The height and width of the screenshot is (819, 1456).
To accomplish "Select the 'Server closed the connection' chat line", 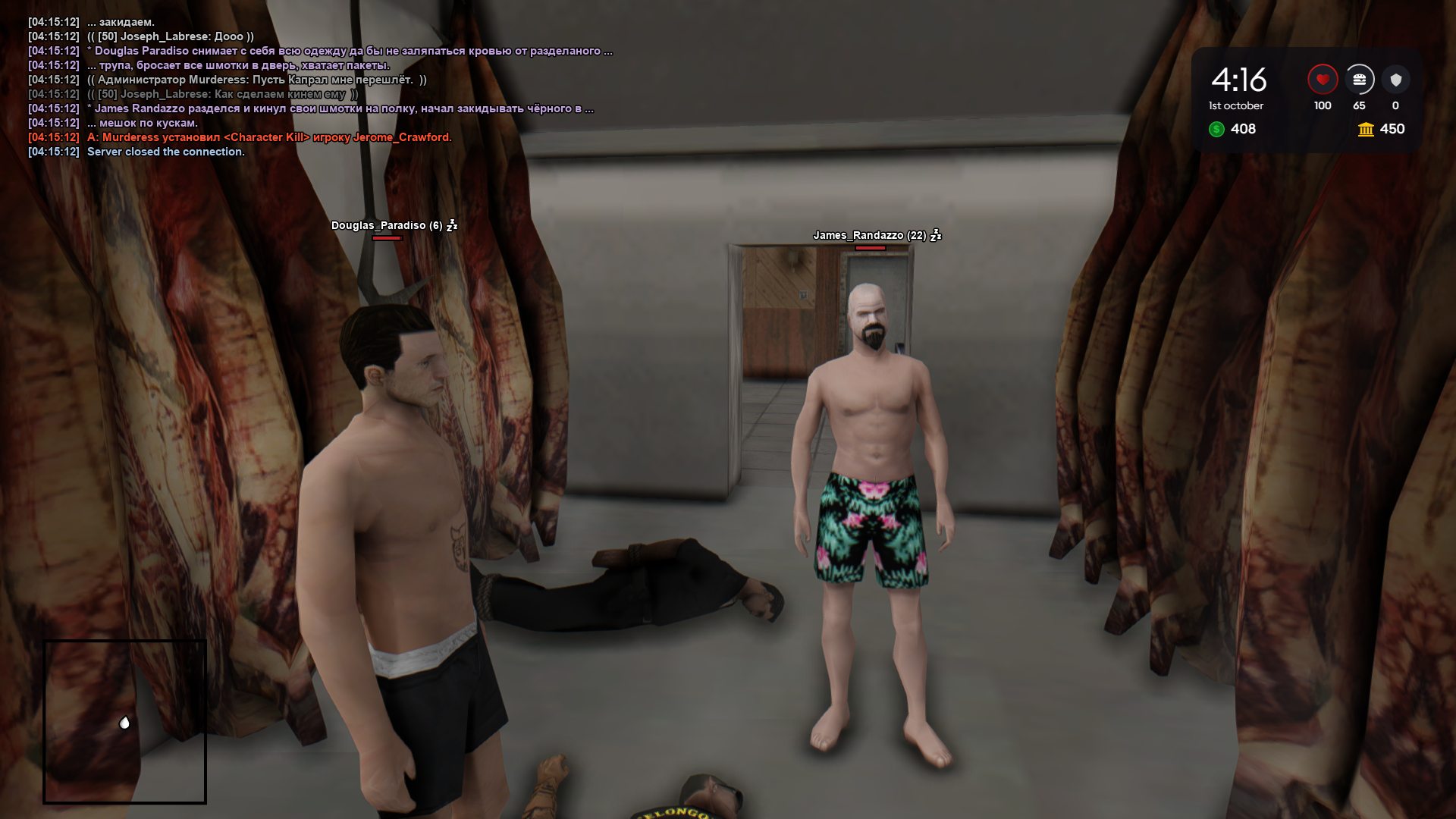I will pyautogui.click(x=165, y=152).
